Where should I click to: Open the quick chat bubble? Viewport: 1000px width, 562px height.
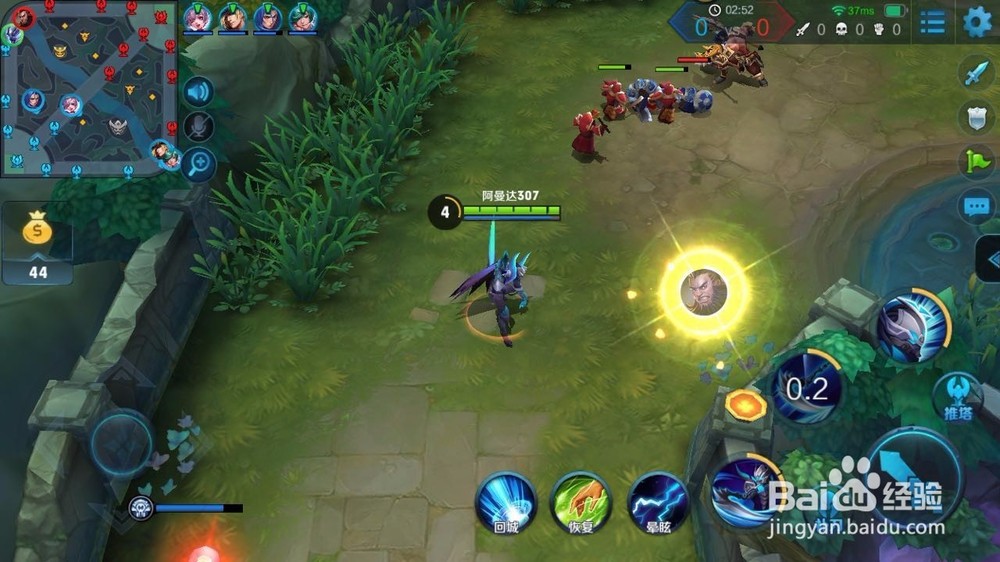click(x=975, y=207)
